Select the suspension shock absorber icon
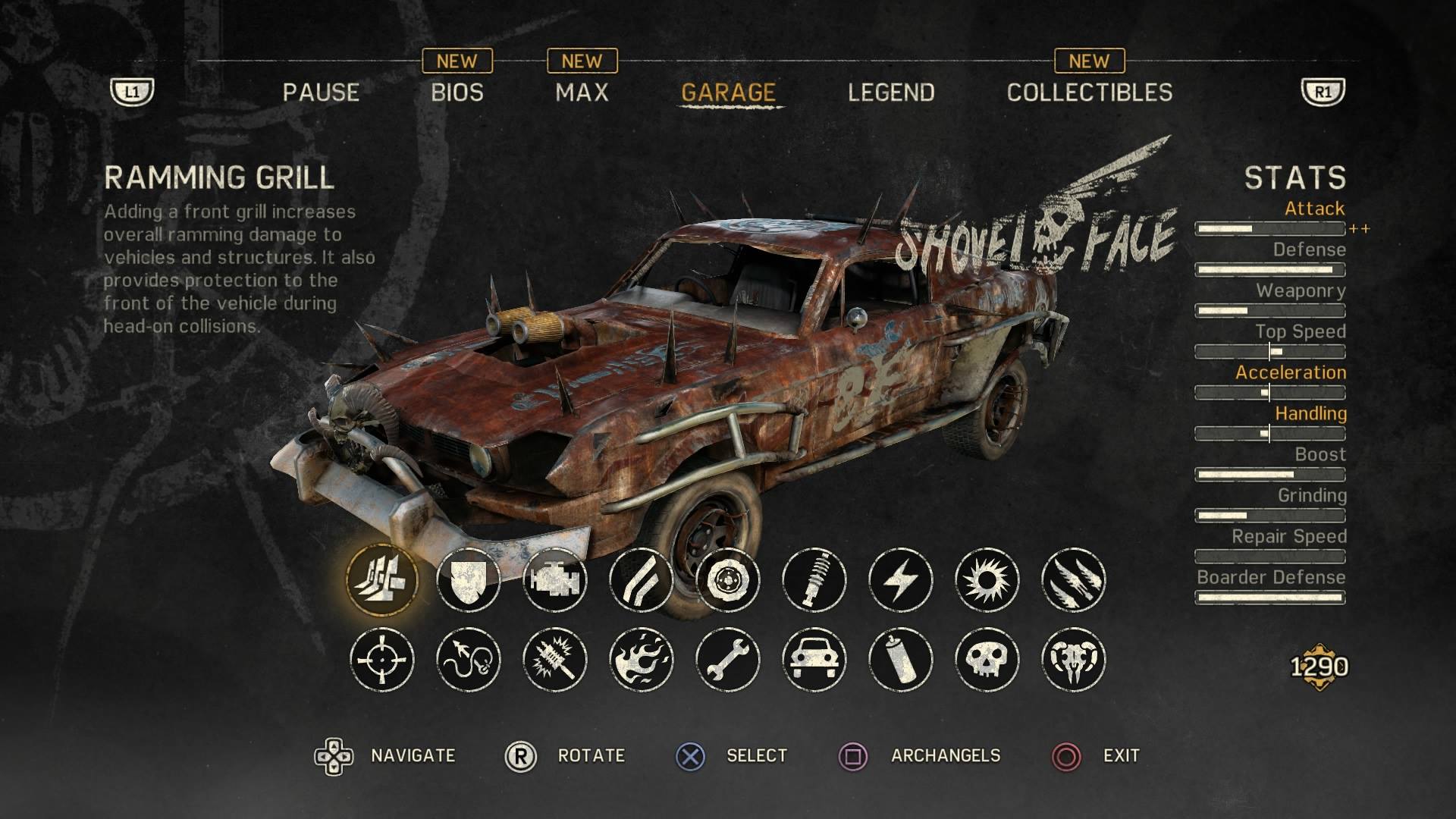Viewport: 1456px width, 819px height. [814, 580]
